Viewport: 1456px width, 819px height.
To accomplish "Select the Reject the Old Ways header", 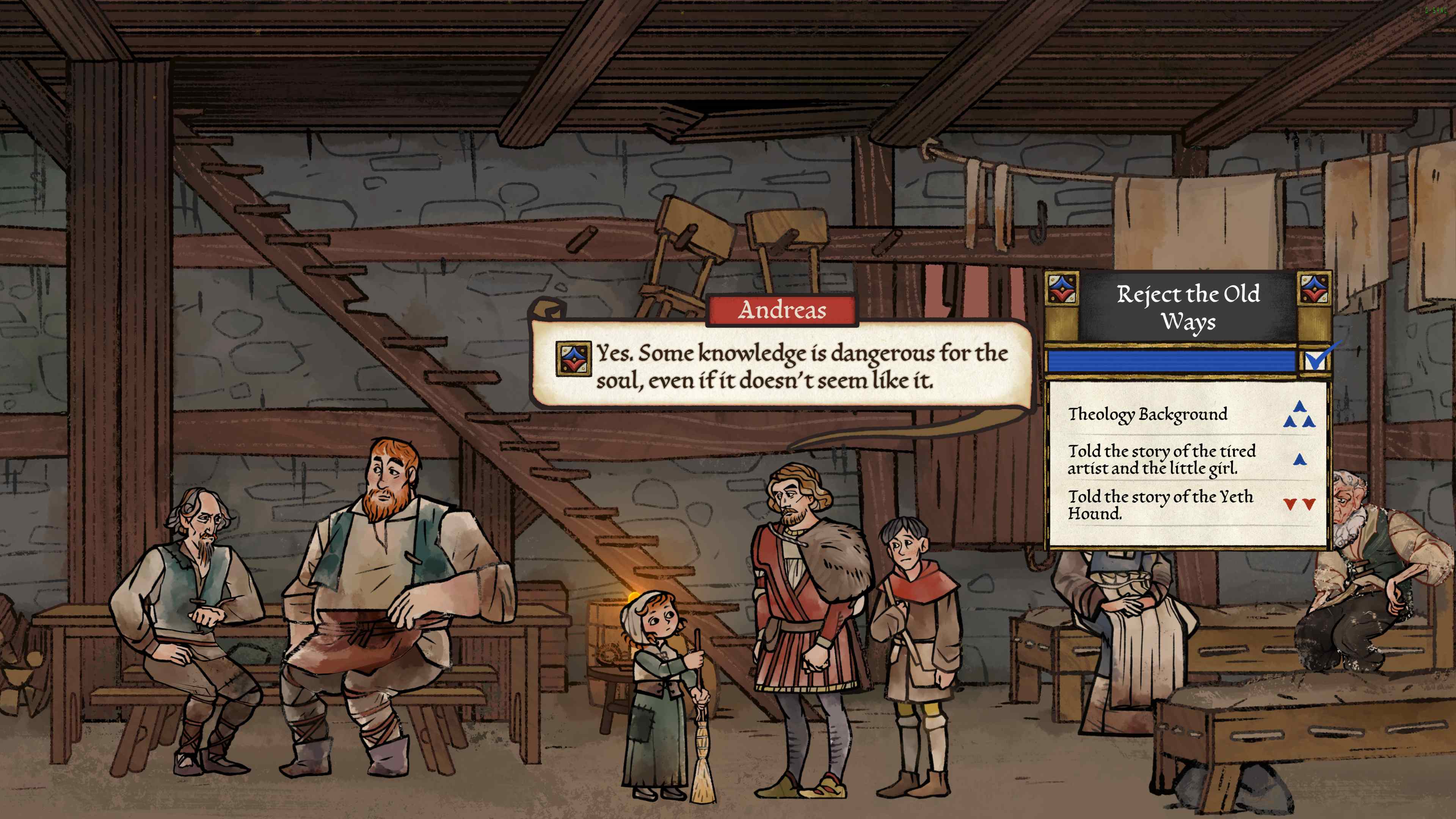I will pyautogui.click(x=1188, y=308).
